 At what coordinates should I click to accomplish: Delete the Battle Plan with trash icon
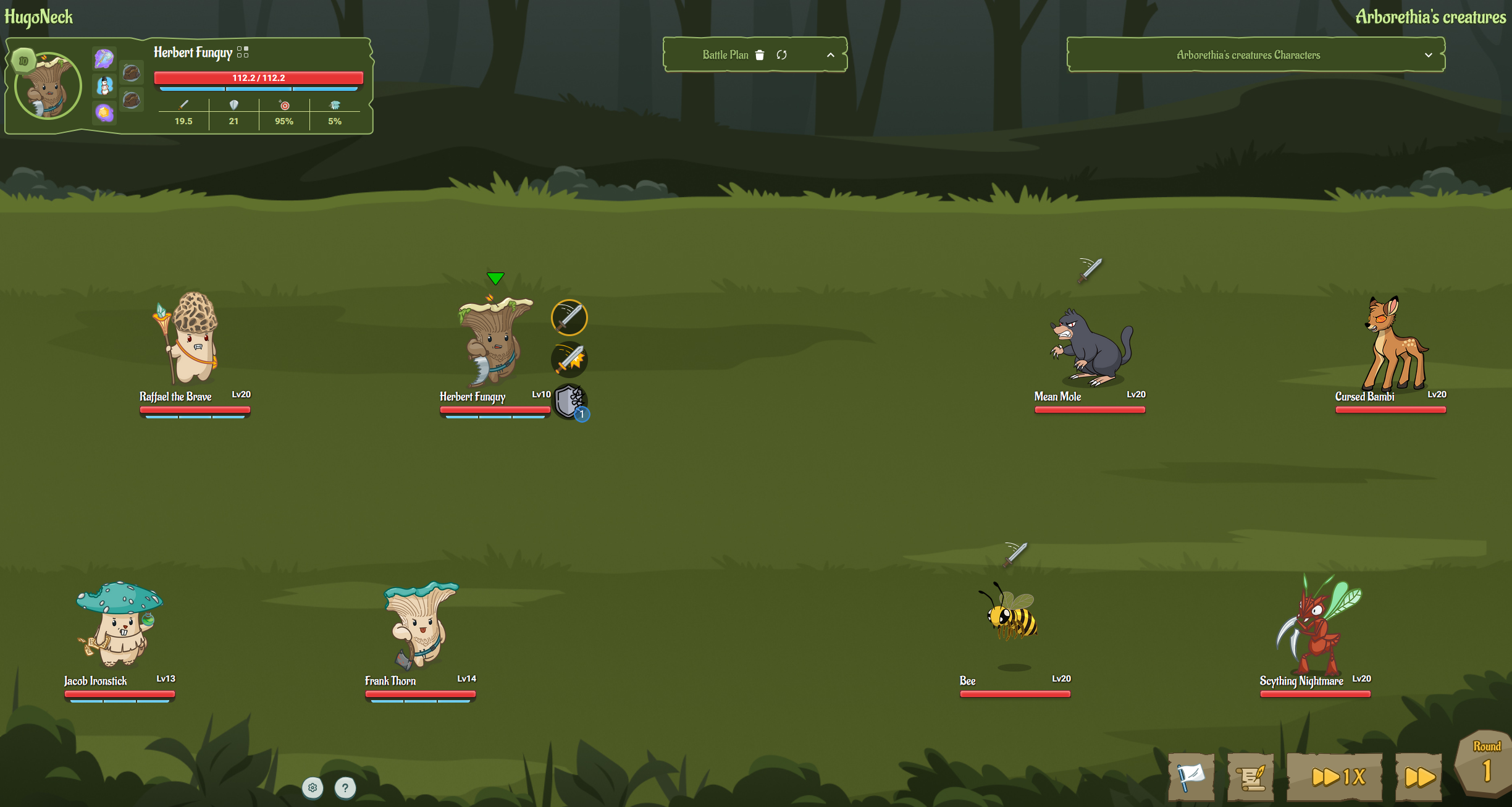pyautogui.click(x=760, y=55)
